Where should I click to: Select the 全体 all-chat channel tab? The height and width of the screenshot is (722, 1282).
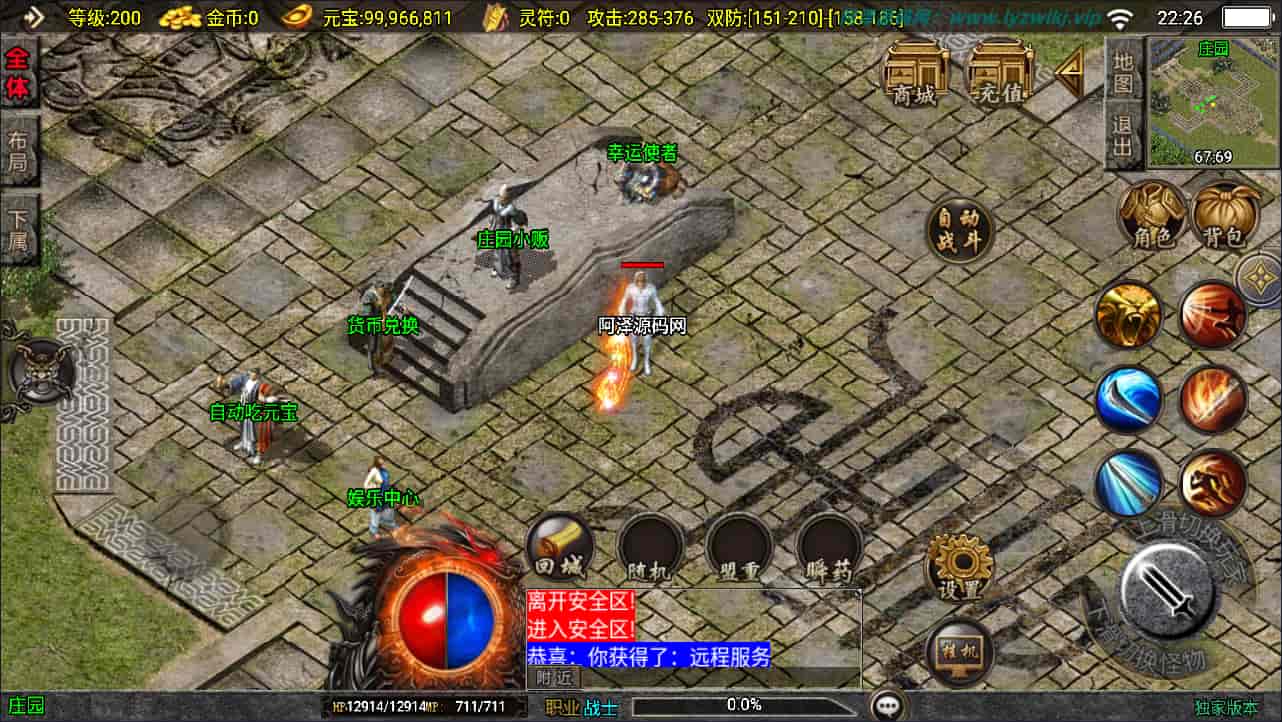16,73
